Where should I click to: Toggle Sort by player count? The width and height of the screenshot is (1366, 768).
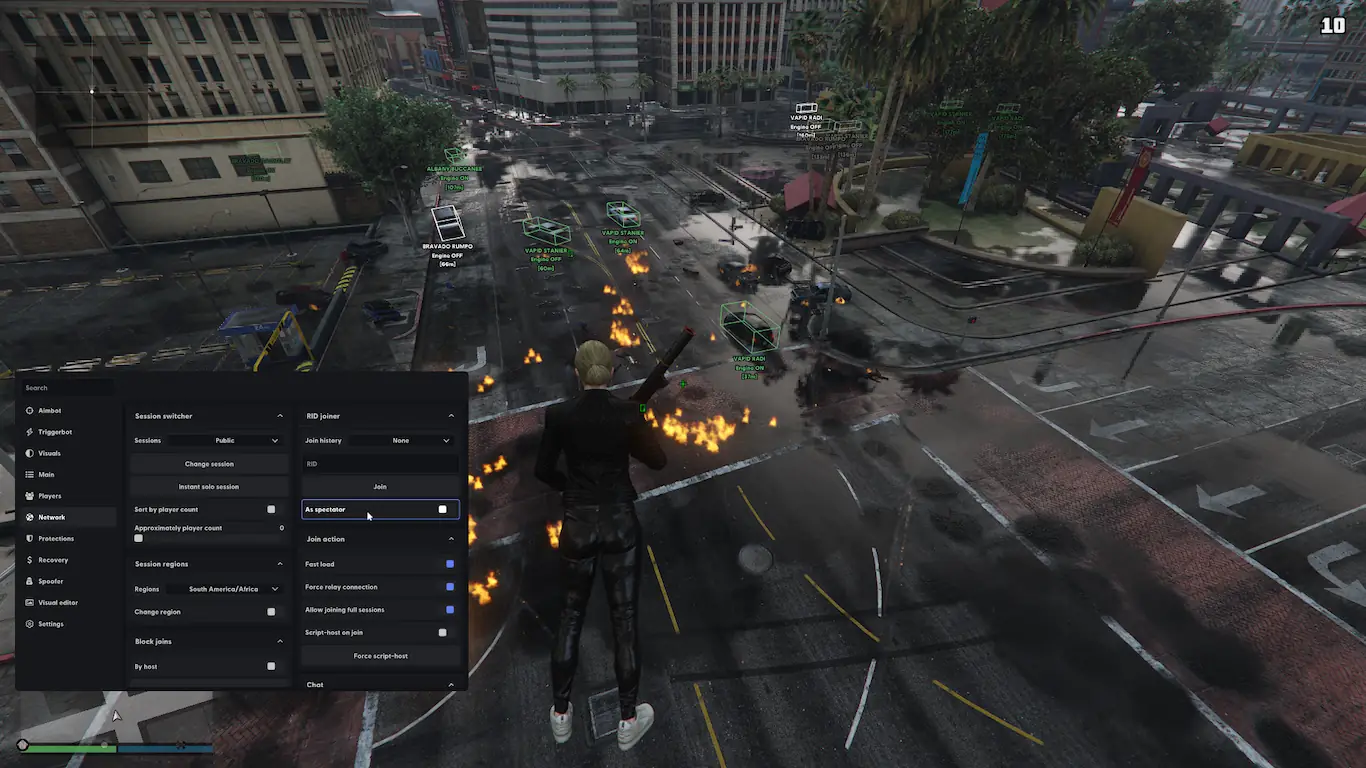click(271, 510)
